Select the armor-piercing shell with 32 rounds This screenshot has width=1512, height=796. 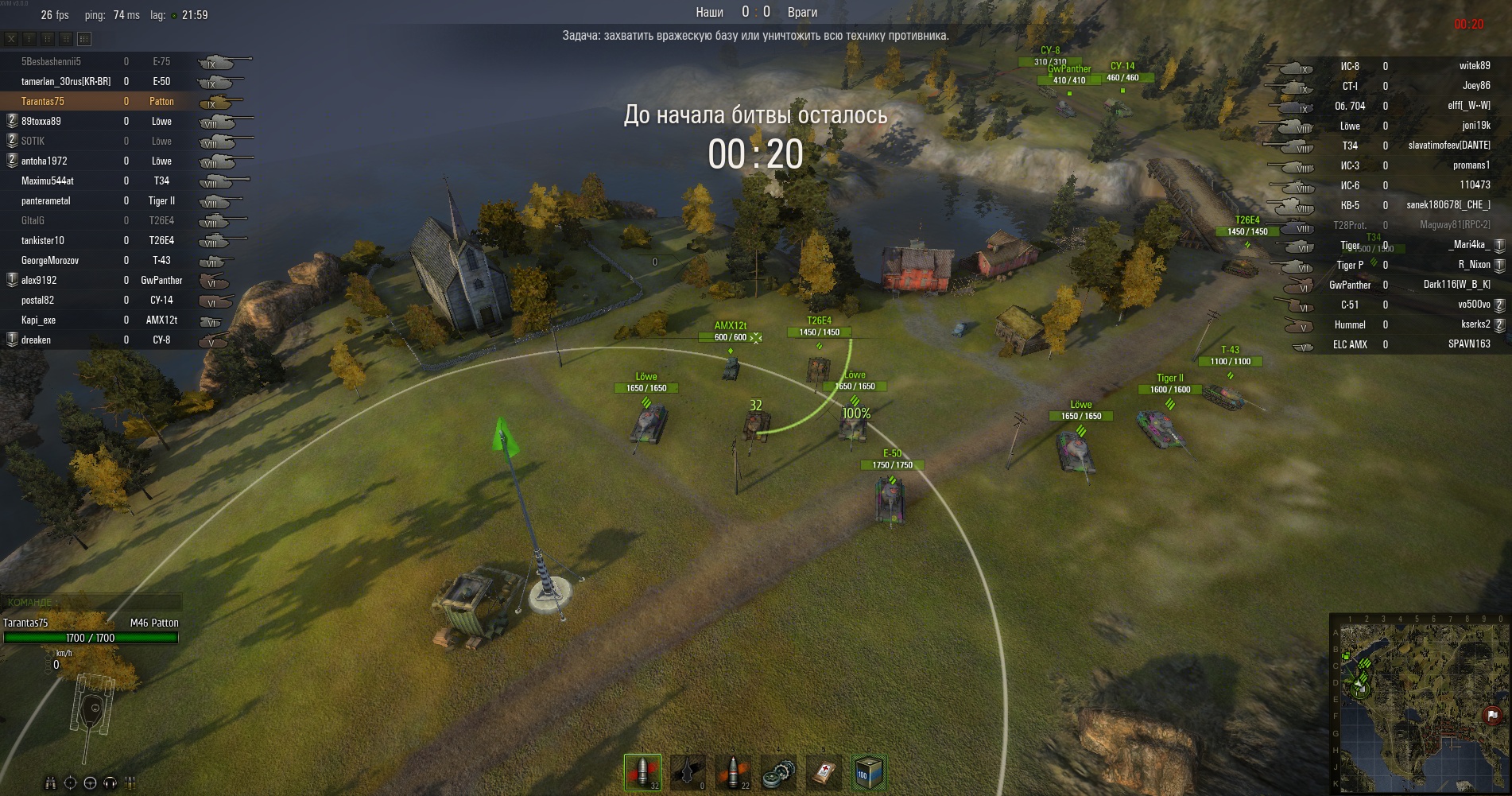point(642,771)
